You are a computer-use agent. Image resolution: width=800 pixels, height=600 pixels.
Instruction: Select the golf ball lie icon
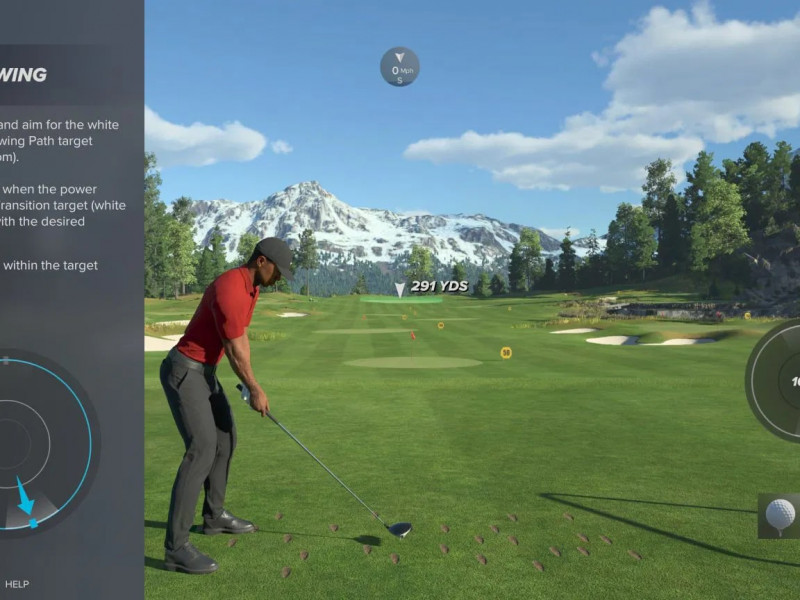pyautogui.click(x=779, y=515)
